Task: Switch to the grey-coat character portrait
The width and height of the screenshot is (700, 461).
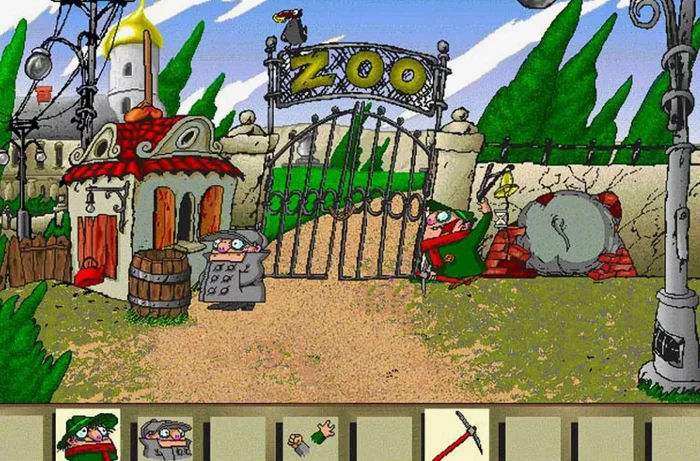Action: click(163, 437)
